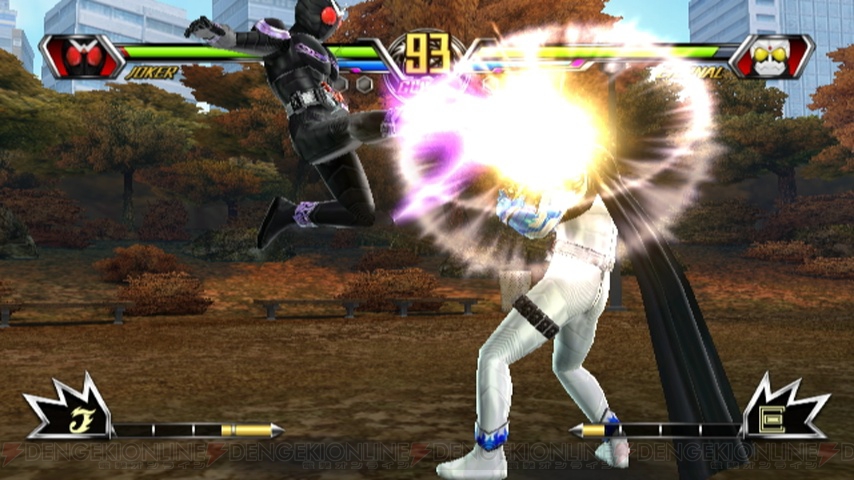Click the Joker character portrait
The height and width of the screenshot is (480, 854).
point(81,56)
